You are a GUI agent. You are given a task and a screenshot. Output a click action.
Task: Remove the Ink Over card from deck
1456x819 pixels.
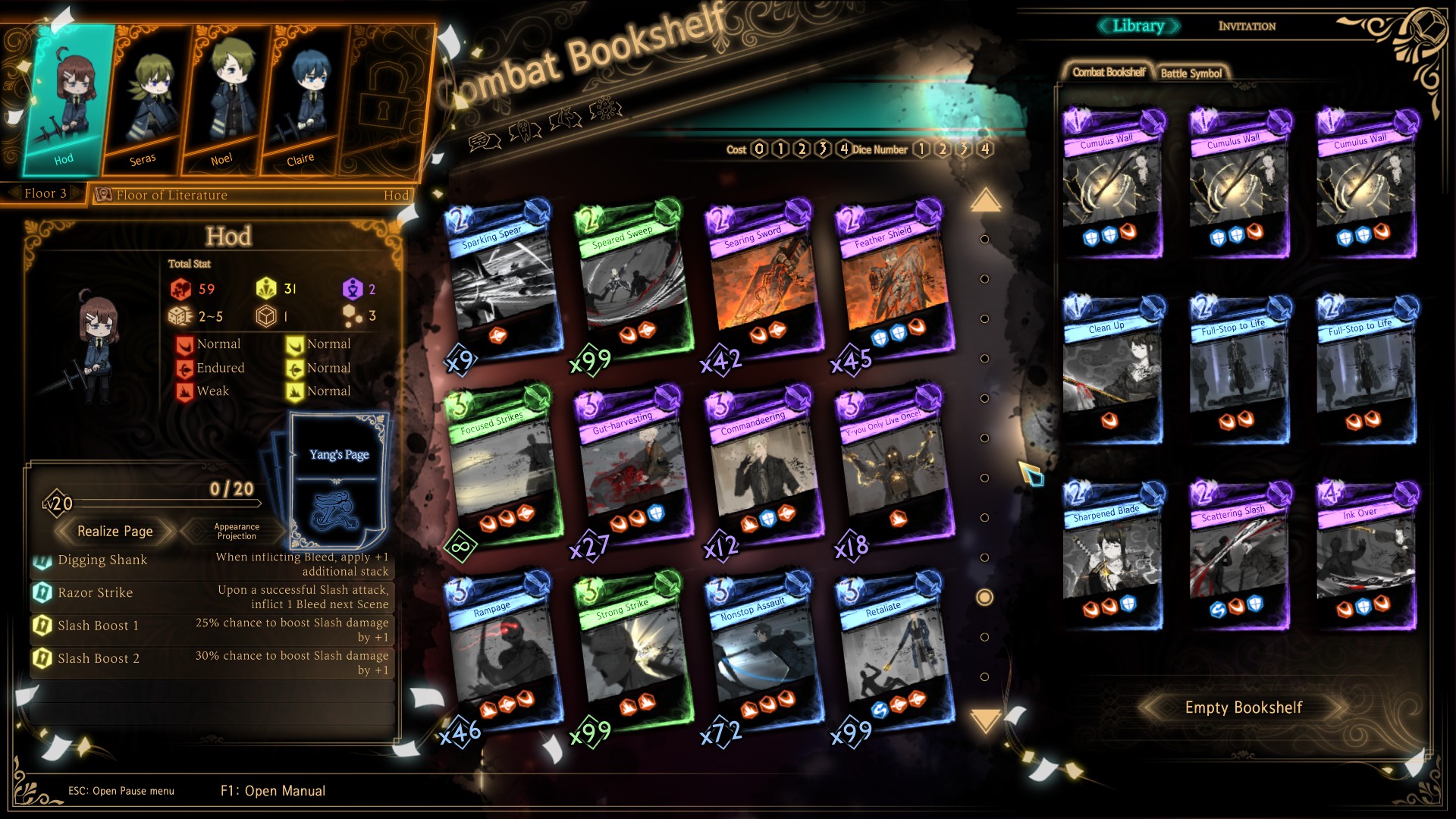tap(1367, 557)
